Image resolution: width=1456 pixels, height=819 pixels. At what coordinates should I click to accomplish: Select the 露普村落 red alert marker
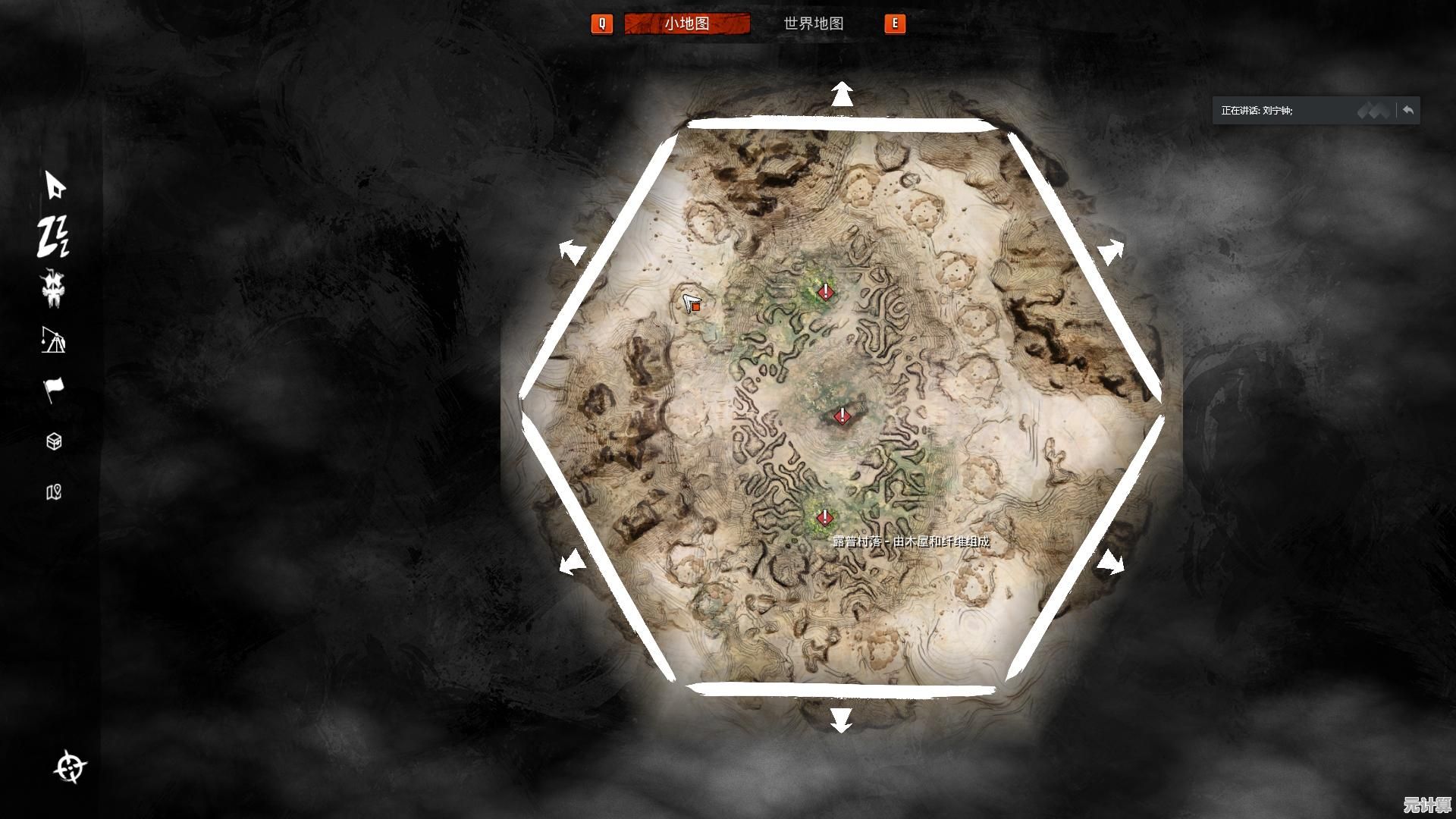pyautogui.click(x=824, y=518)
